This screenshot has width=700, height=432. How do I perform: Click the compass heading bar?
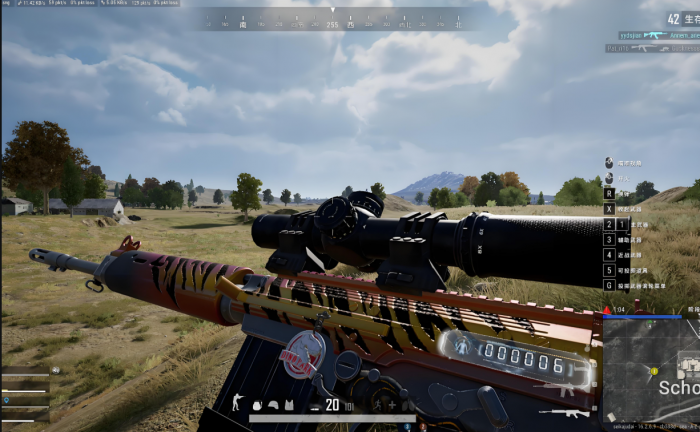pyautogui.click(x=333, y=18)
